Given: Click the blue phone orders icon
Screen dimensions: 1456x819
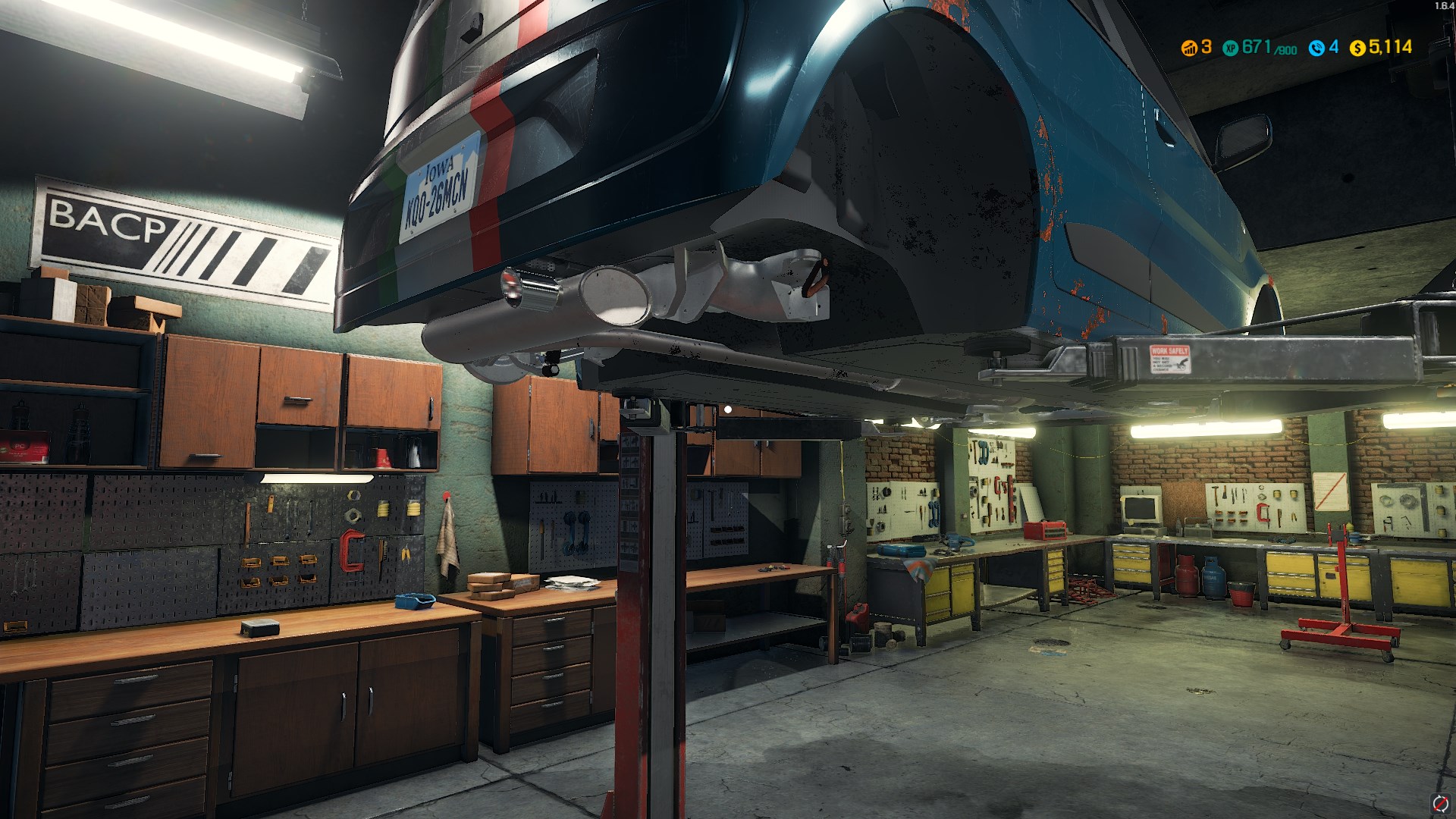Looking at the screenshot, I should (x=1316, y=48).
